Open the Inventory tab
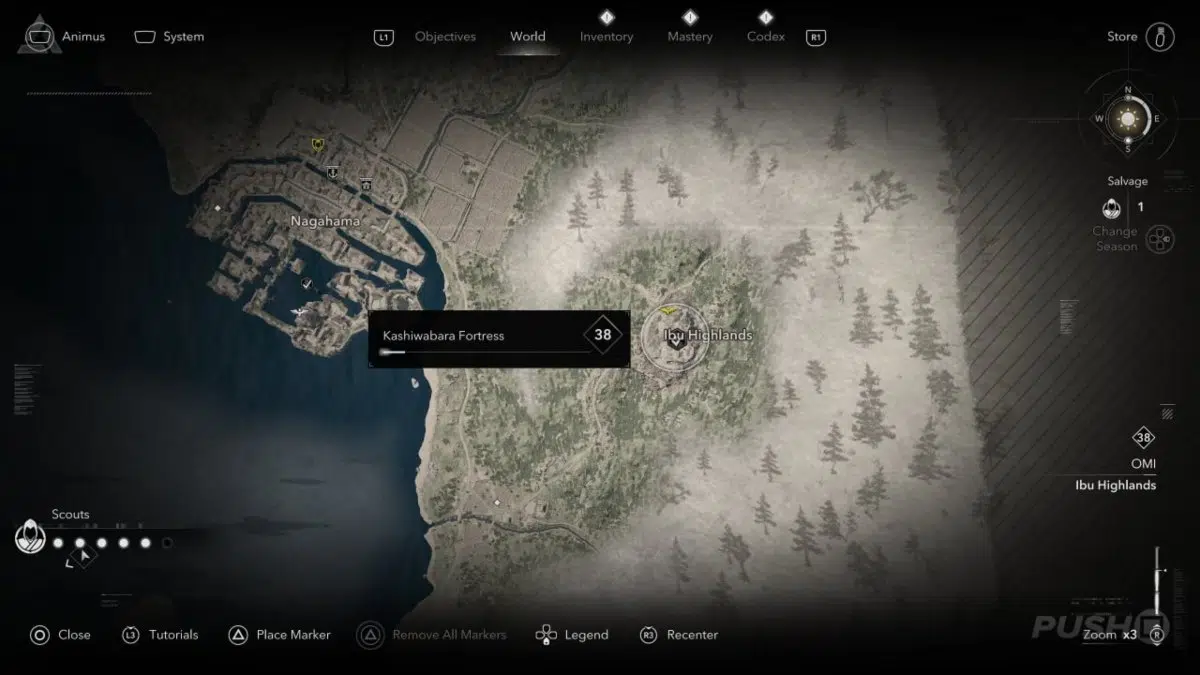 coord(606,37)
